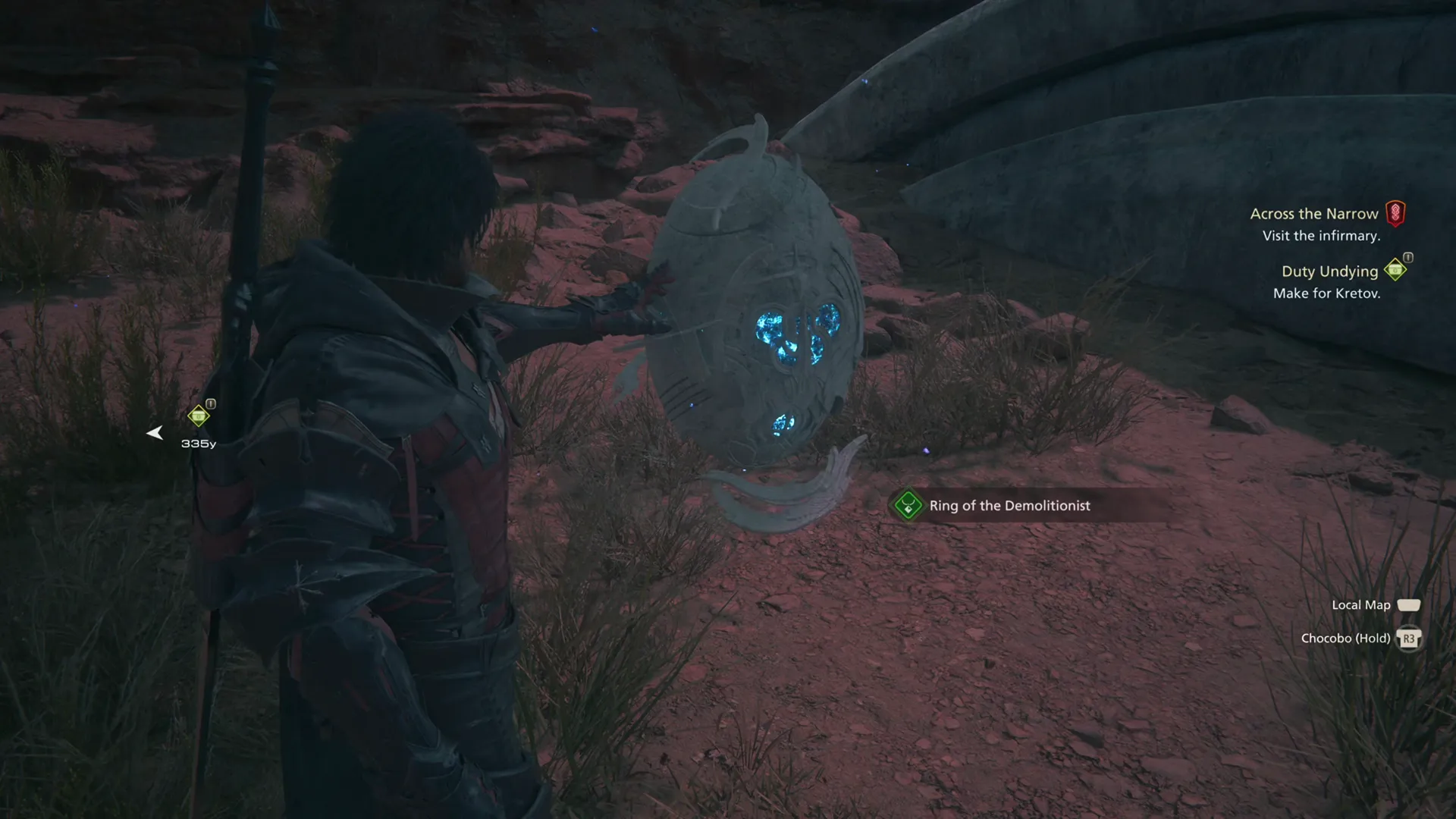The width and height of the screenshot is (1456, 819).
Task: Click the chest marker icon above 335y
Action: tap(199, 416)
